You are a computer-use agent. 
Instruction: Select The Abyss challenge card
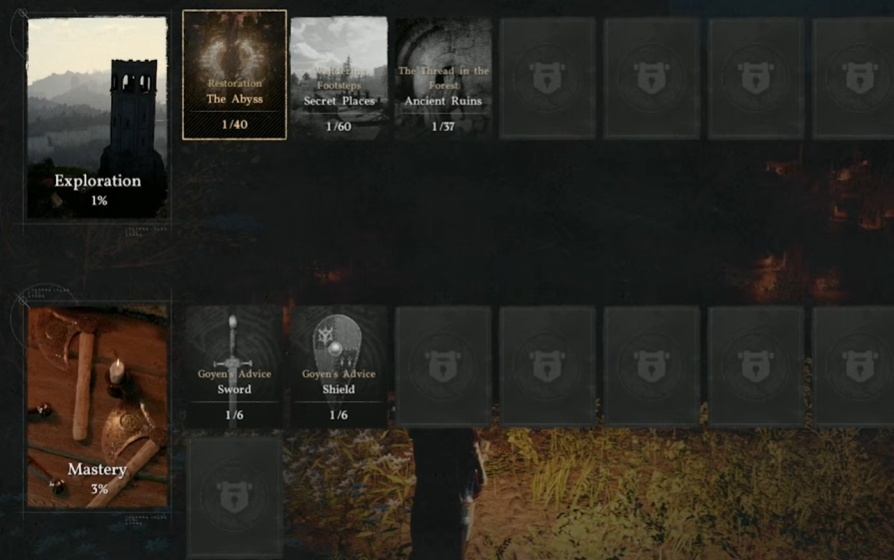click(235, 76)
